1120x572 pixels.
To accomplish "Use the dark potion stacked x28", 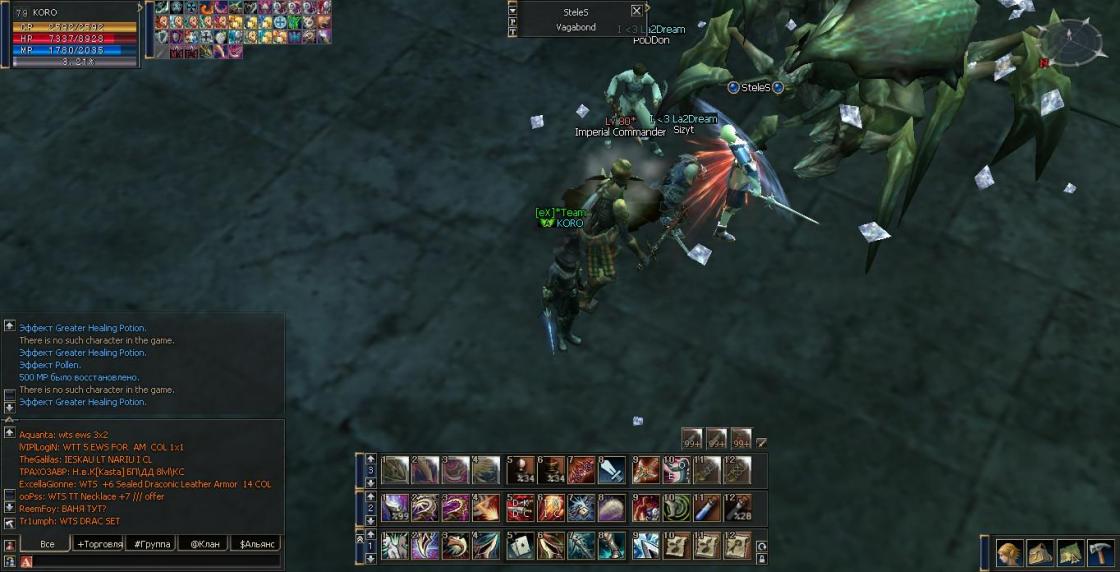I will tap(737, 508).
